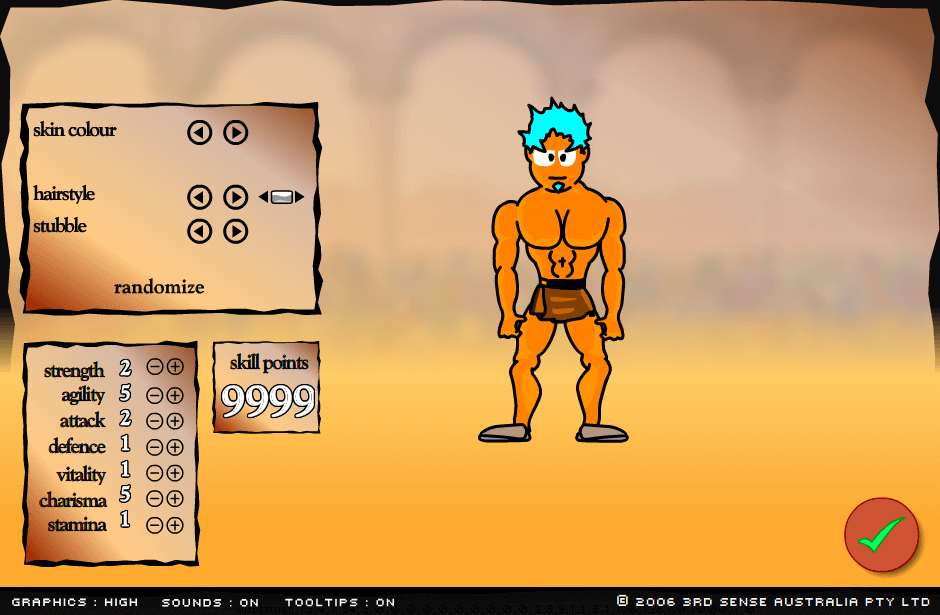Lower the charisma stat by one
The width and height of the screenshot is (940, 615).
point(155,498)
